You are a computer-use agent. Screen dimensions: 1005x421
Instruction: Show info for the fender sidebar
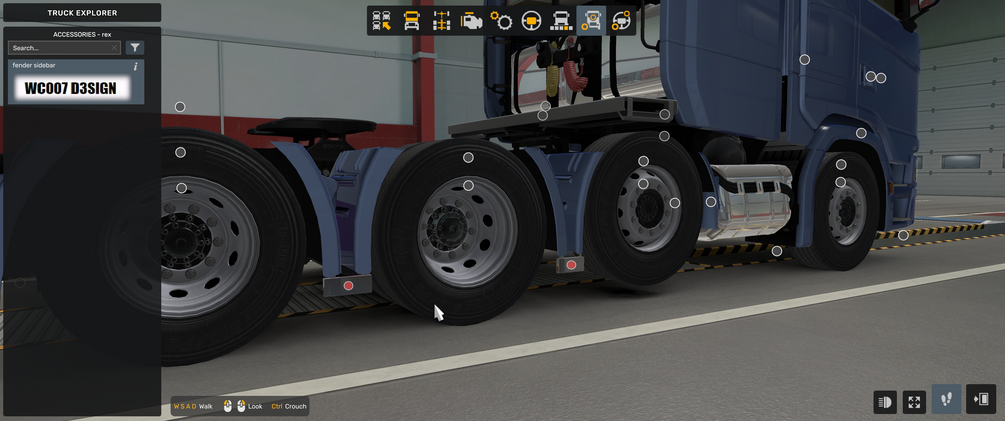(136, 67)
